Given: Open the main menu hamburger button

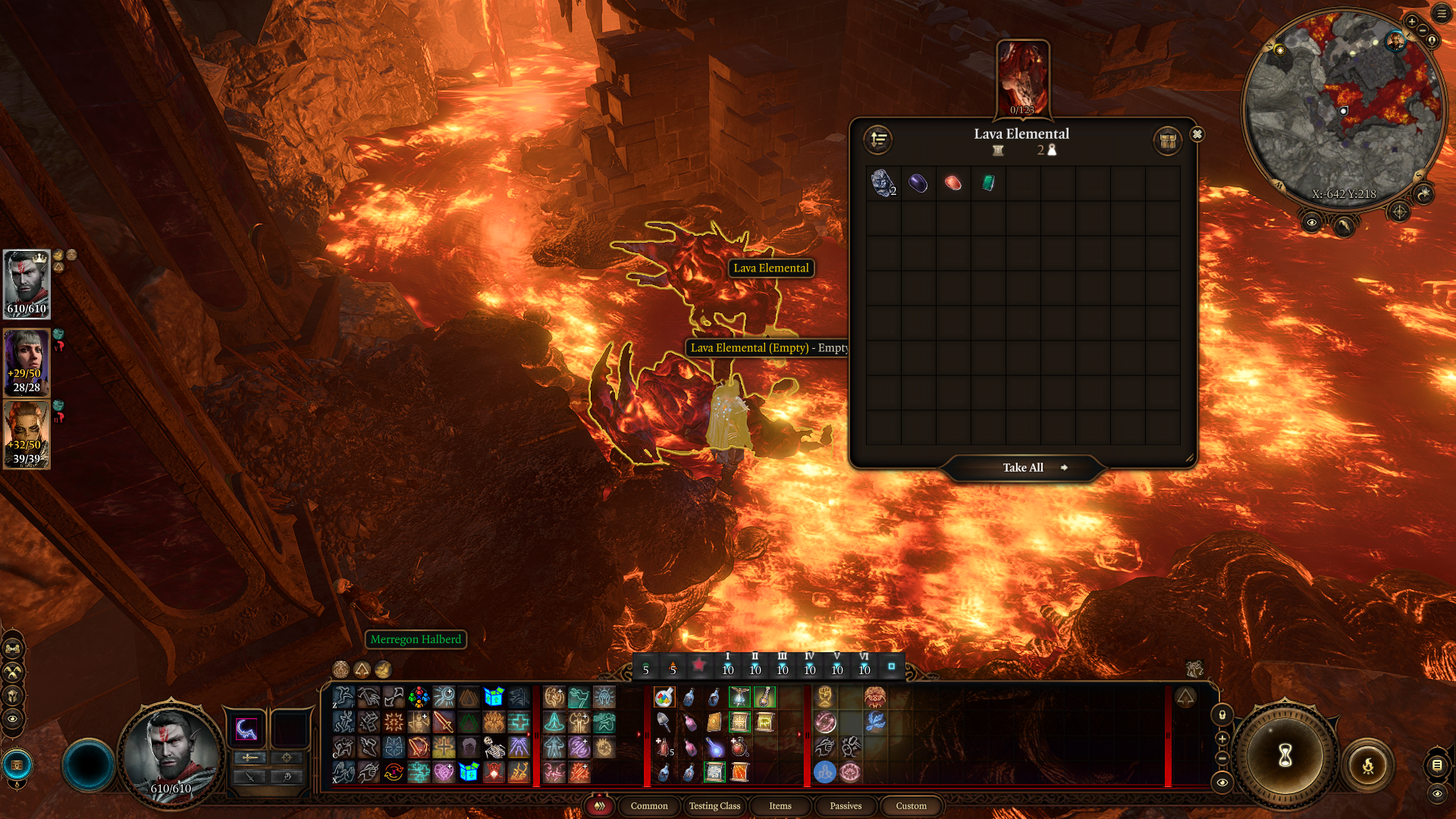Looking at the screenshot, I should [1442, 14].
